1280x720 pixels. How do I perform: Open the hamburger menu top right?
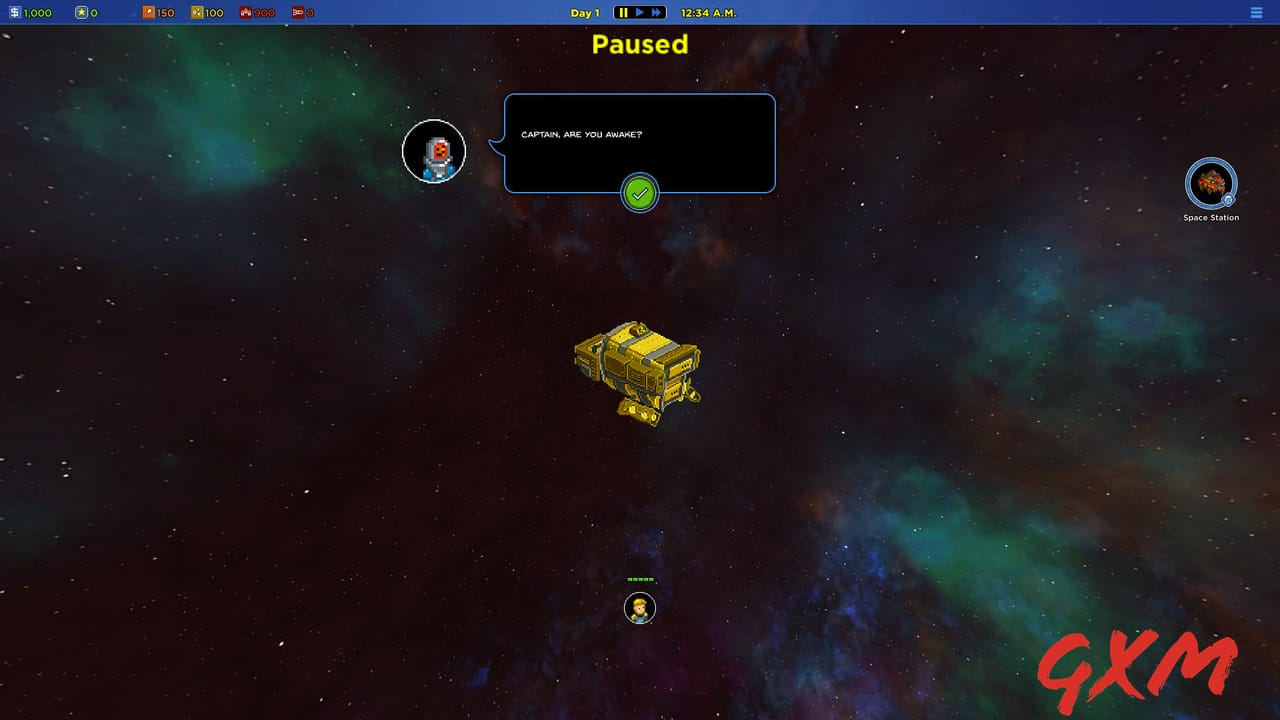coord(1256,12)
